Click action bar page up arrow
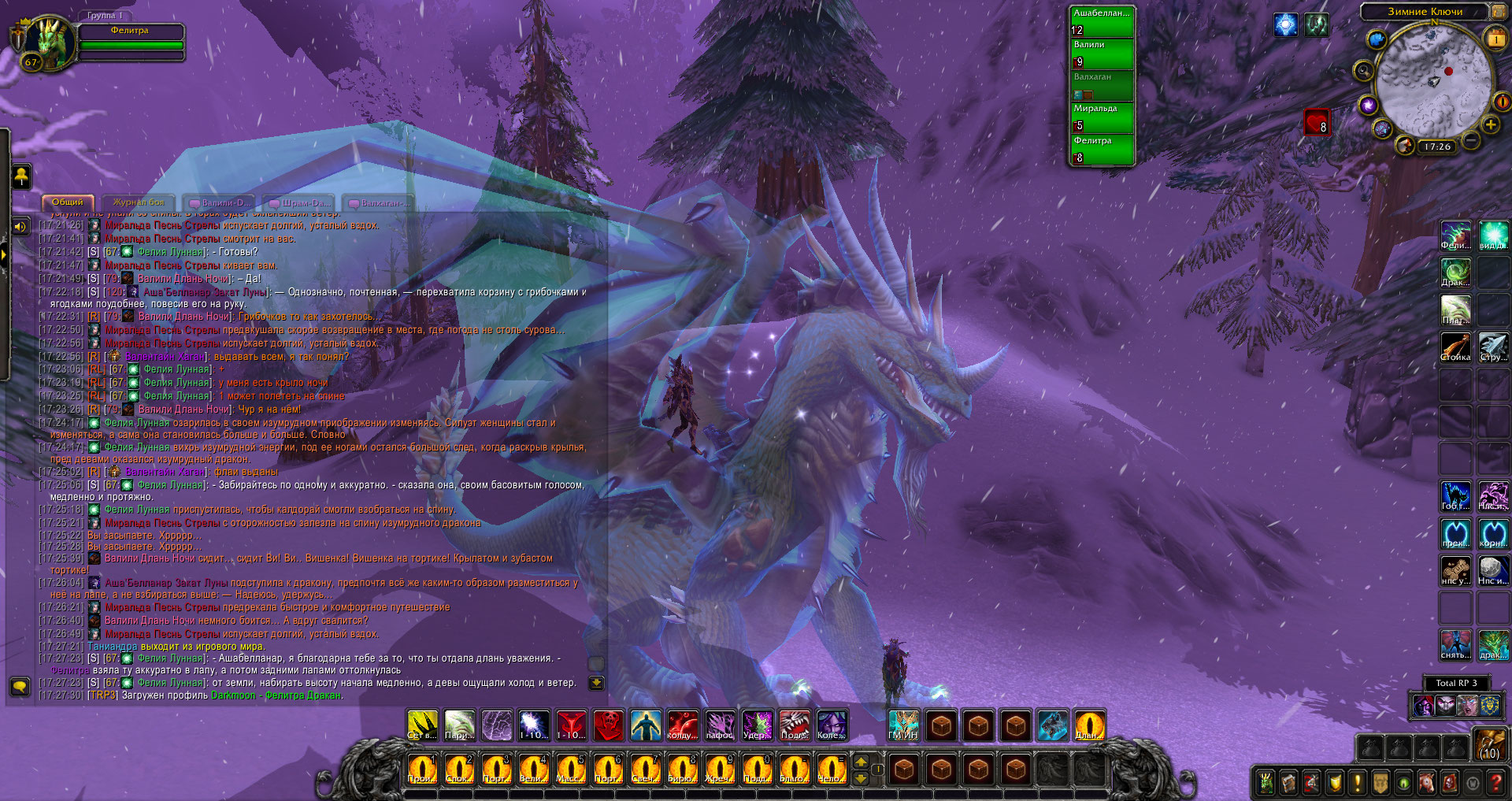1512x801 pixels. pos(861,762)
